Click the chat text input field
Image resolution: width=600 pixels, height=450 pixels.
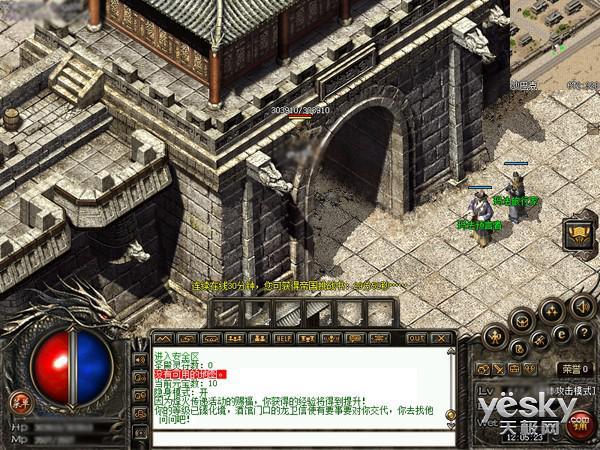[x=300, y=439]
